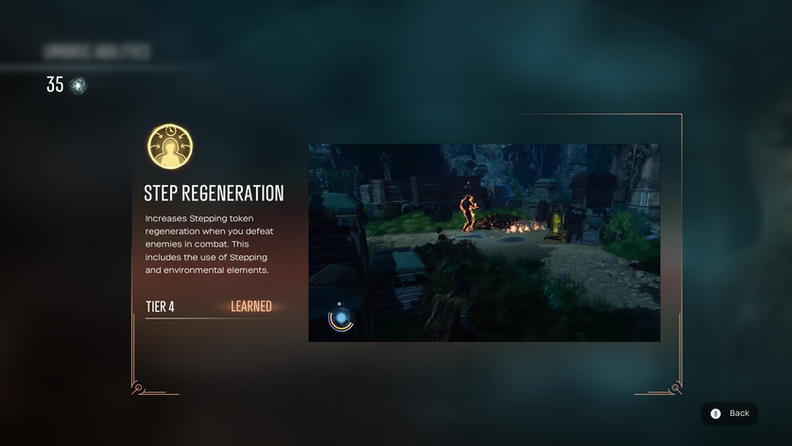Select the Step Regeneration ability icon
The height and width of the screenshot is (446, 792).
coord(170,147)
